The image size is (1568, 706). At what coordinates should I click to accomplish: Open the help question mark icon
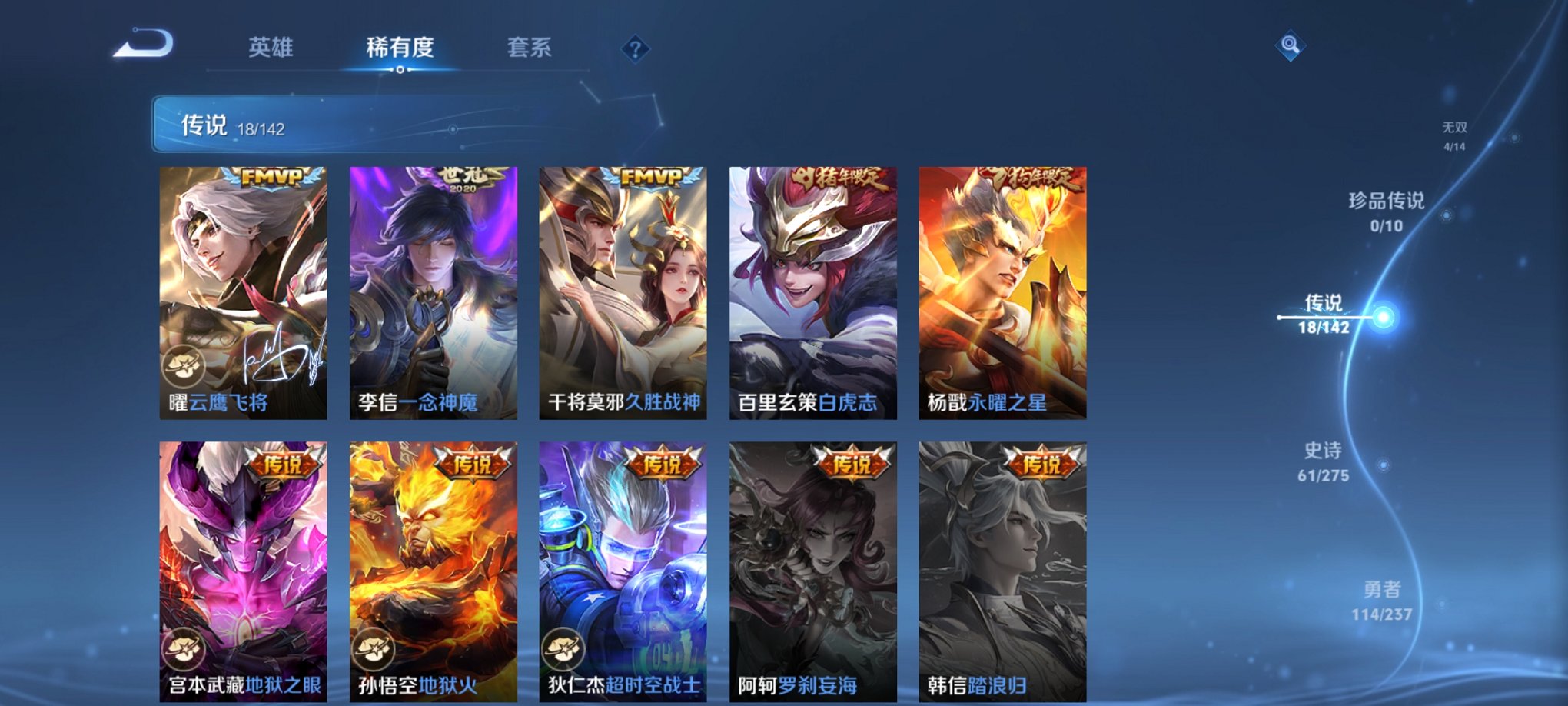(633, 48)
